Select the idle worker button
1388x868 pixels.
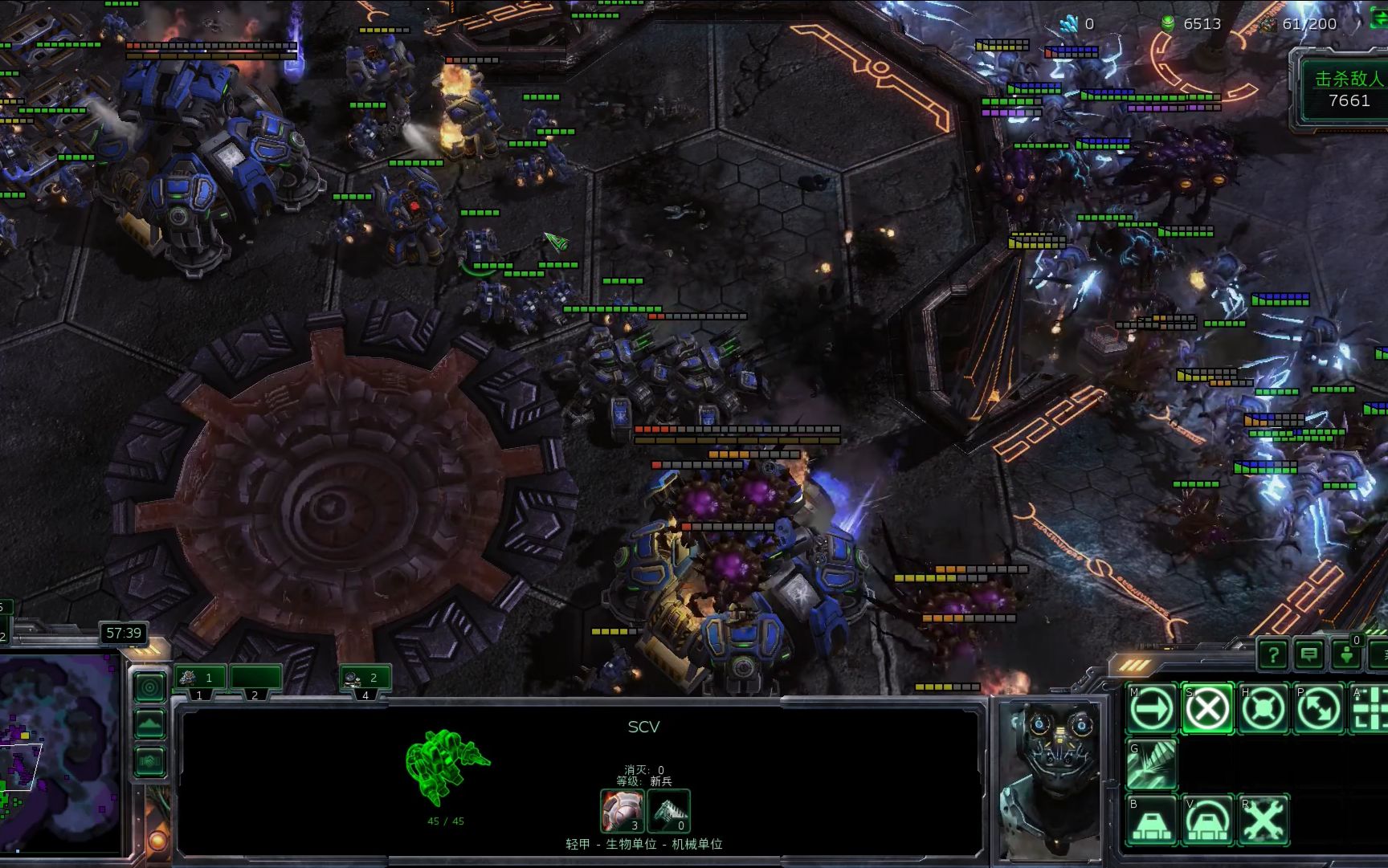click(1346, 655)
